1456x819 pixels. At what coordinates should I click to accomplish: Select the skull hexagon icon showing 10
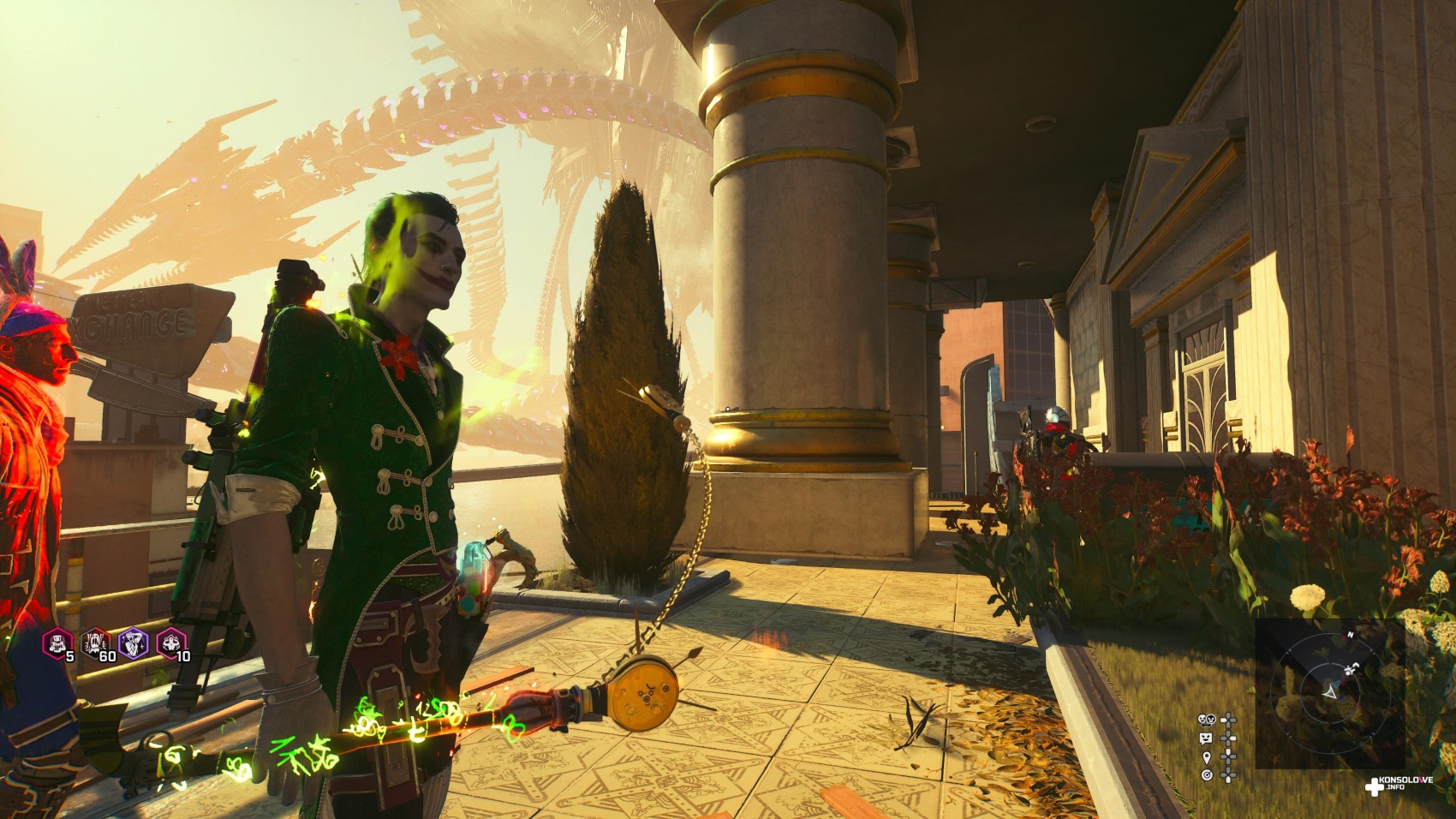[171, 643]
